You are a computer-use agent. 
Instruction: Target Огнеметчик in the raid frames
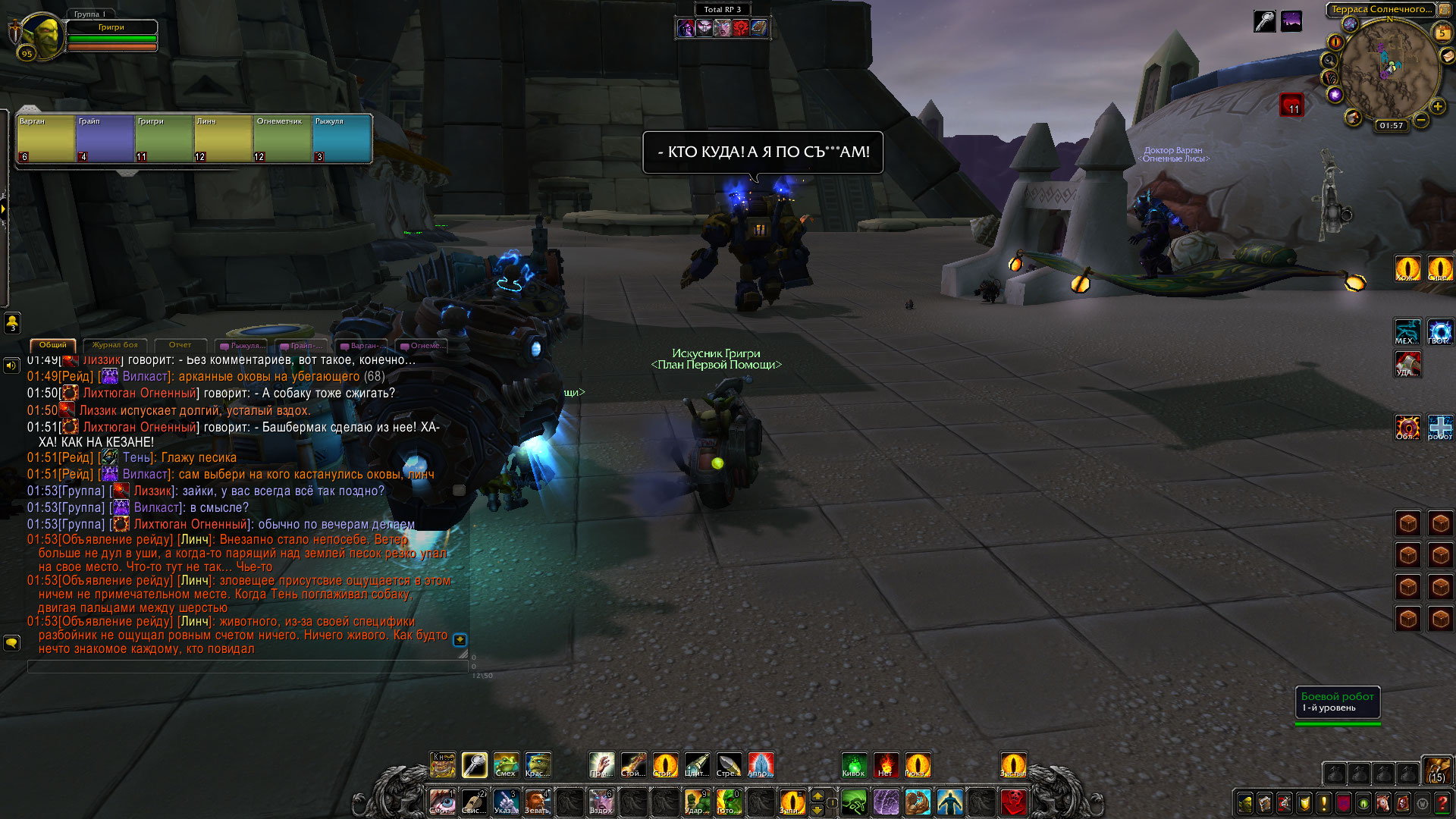click(282, 139)
